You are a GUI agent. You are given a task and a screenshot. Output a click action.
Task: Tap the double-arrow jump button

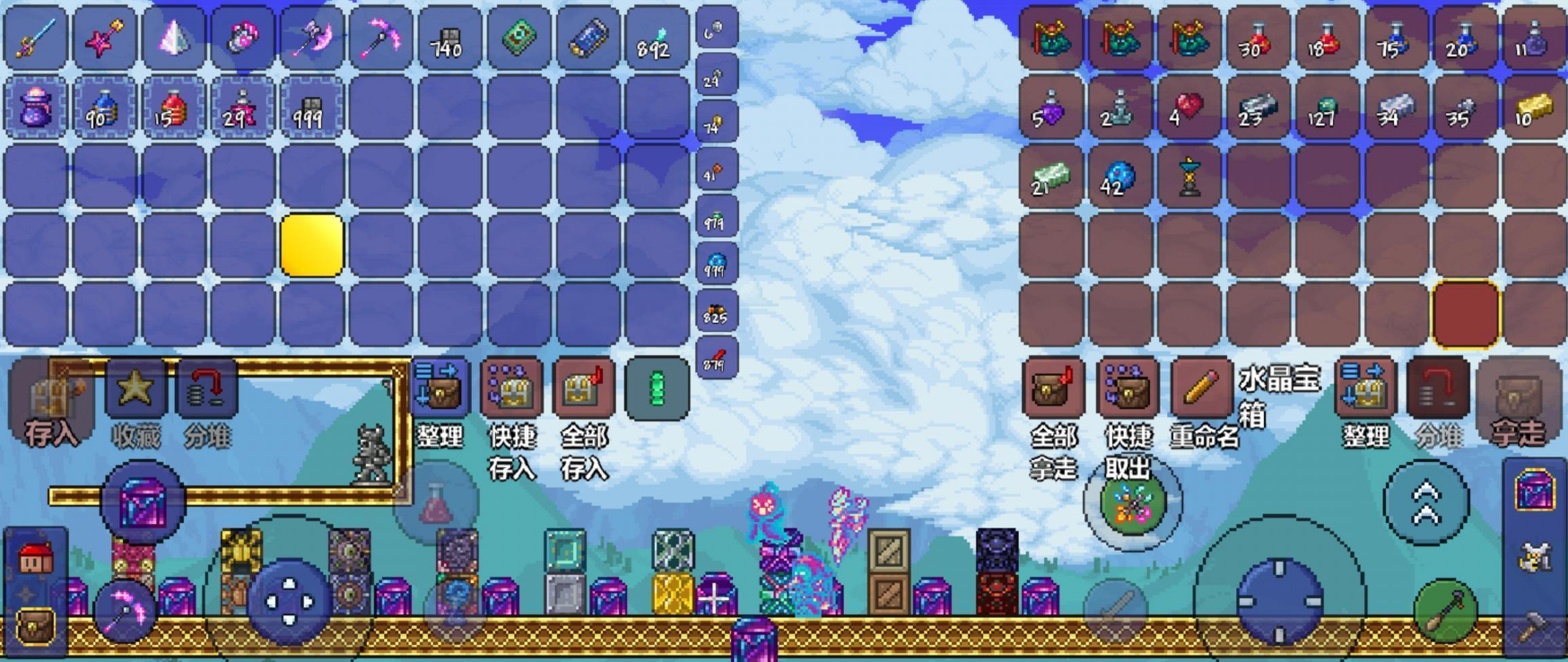(1425, 502)
